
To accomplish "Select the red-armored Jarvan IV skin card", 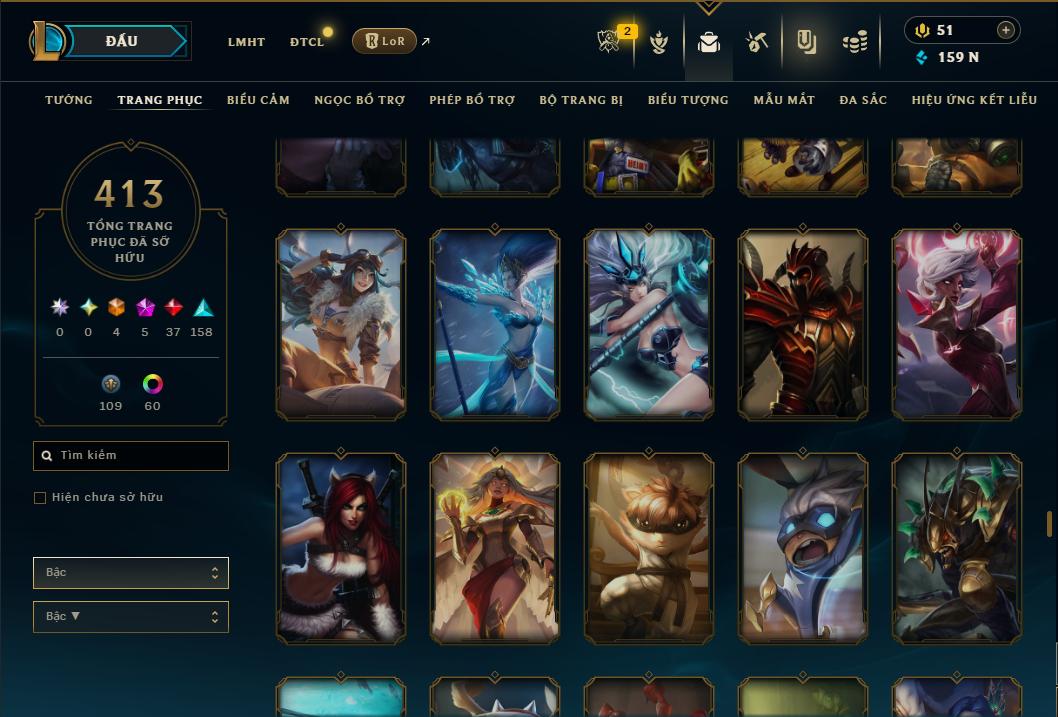I will 803,323.
